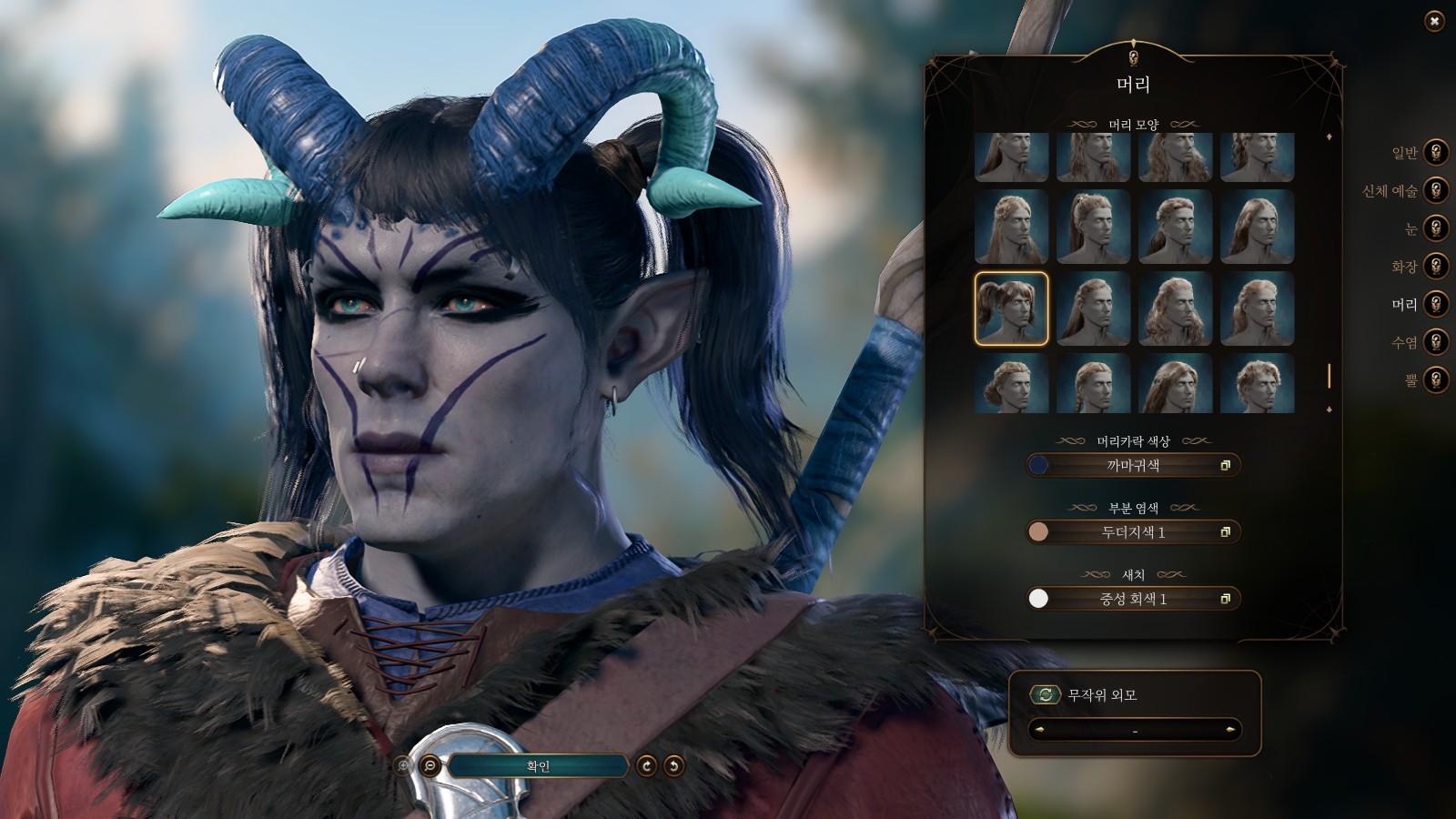Open the 새치 중성 회색 1 dropdown
This screenshot has height=819, width=1456.
pyautogui.click(x=1133, y=599)
